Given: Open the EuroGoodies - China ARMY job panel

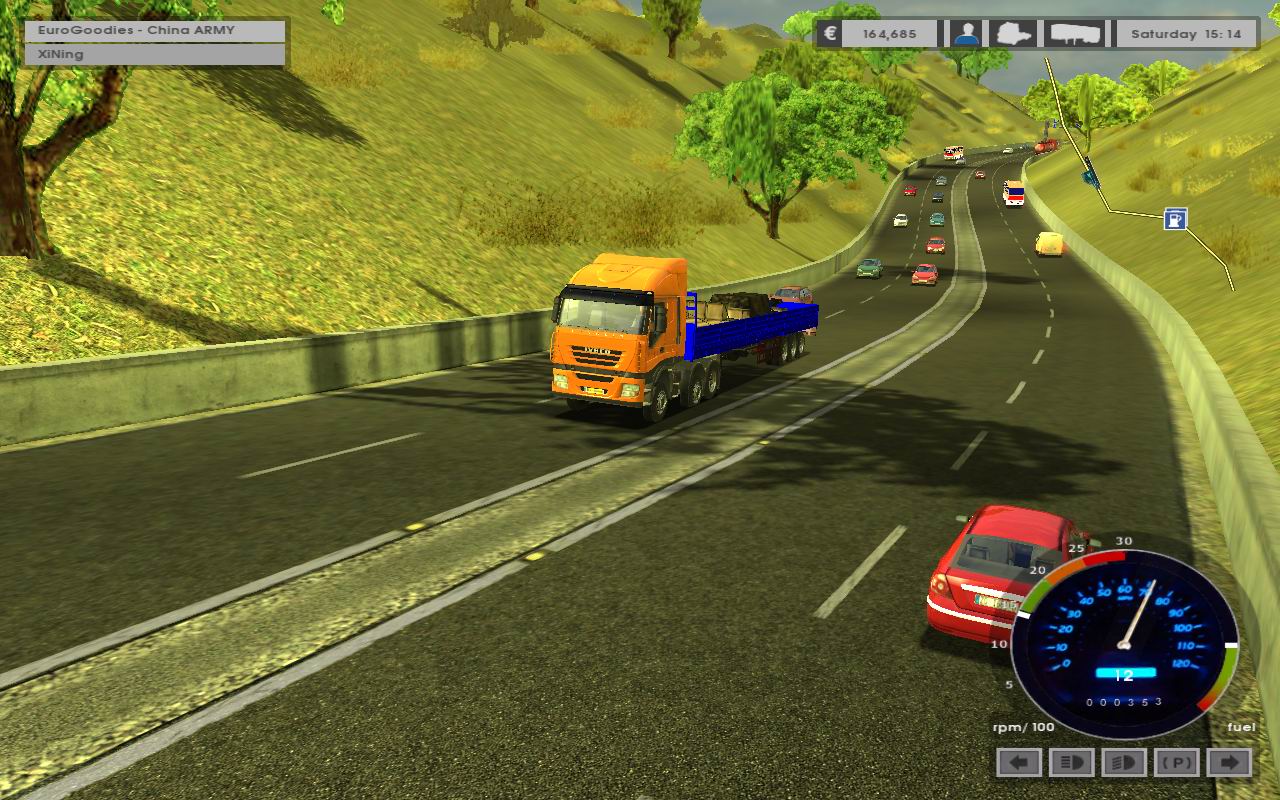Looking at the screenshot, I should (x=156, y=30).
